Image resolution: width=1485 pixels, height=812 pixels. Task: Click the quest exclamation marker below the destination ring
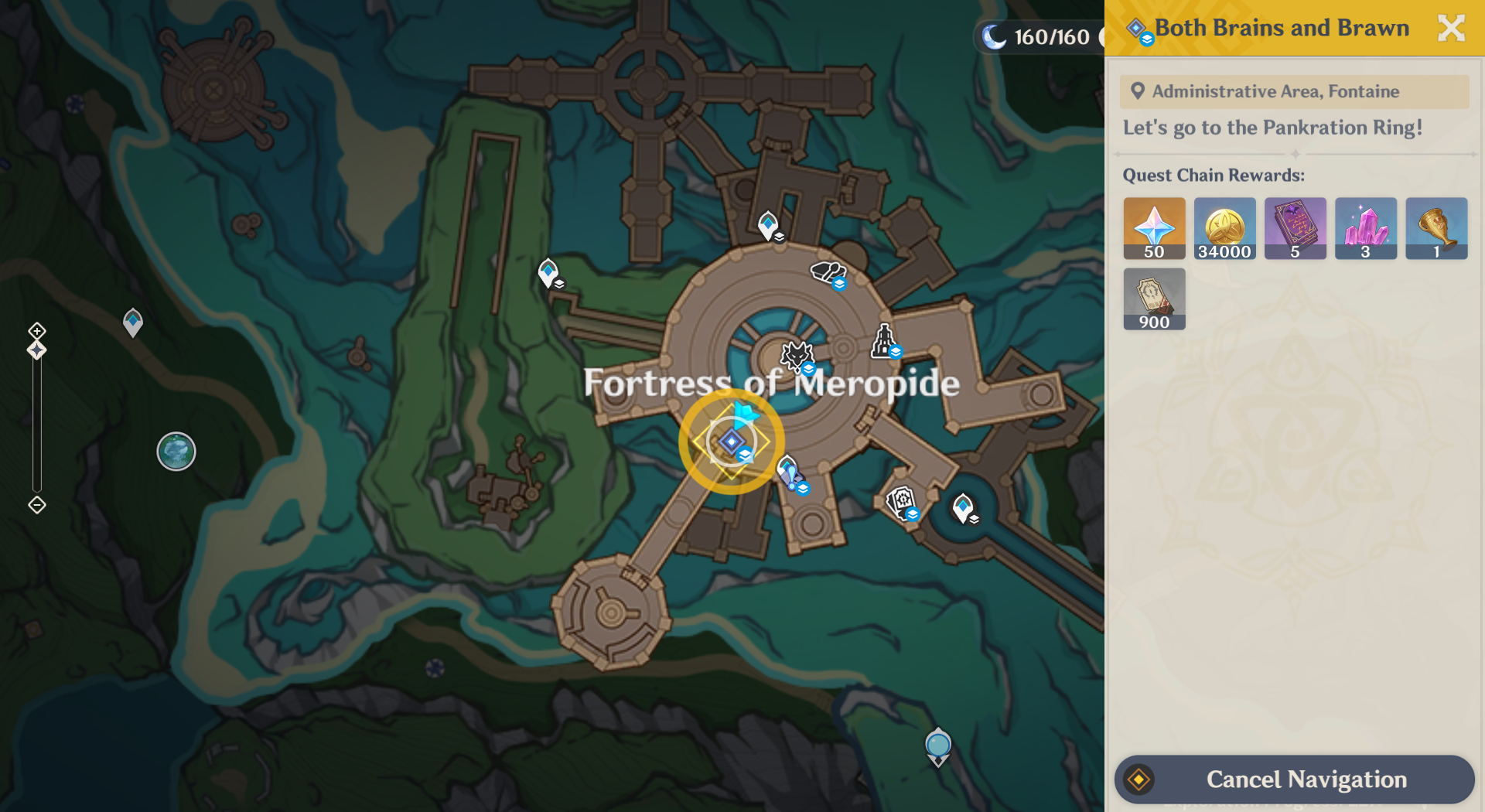tap(789, 470)
